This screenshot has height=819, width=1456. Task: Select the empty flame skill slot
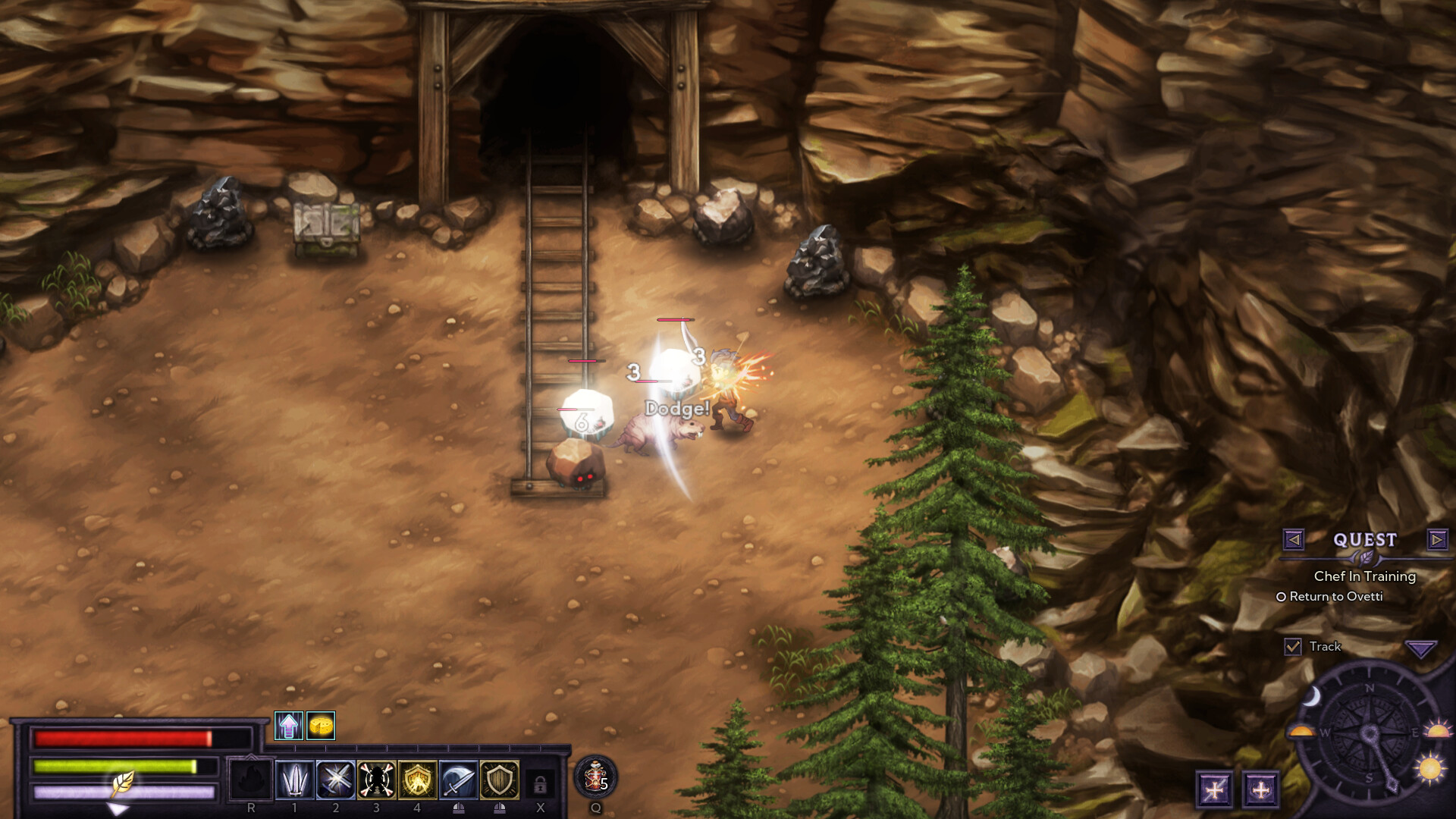(x=251, y=780)
